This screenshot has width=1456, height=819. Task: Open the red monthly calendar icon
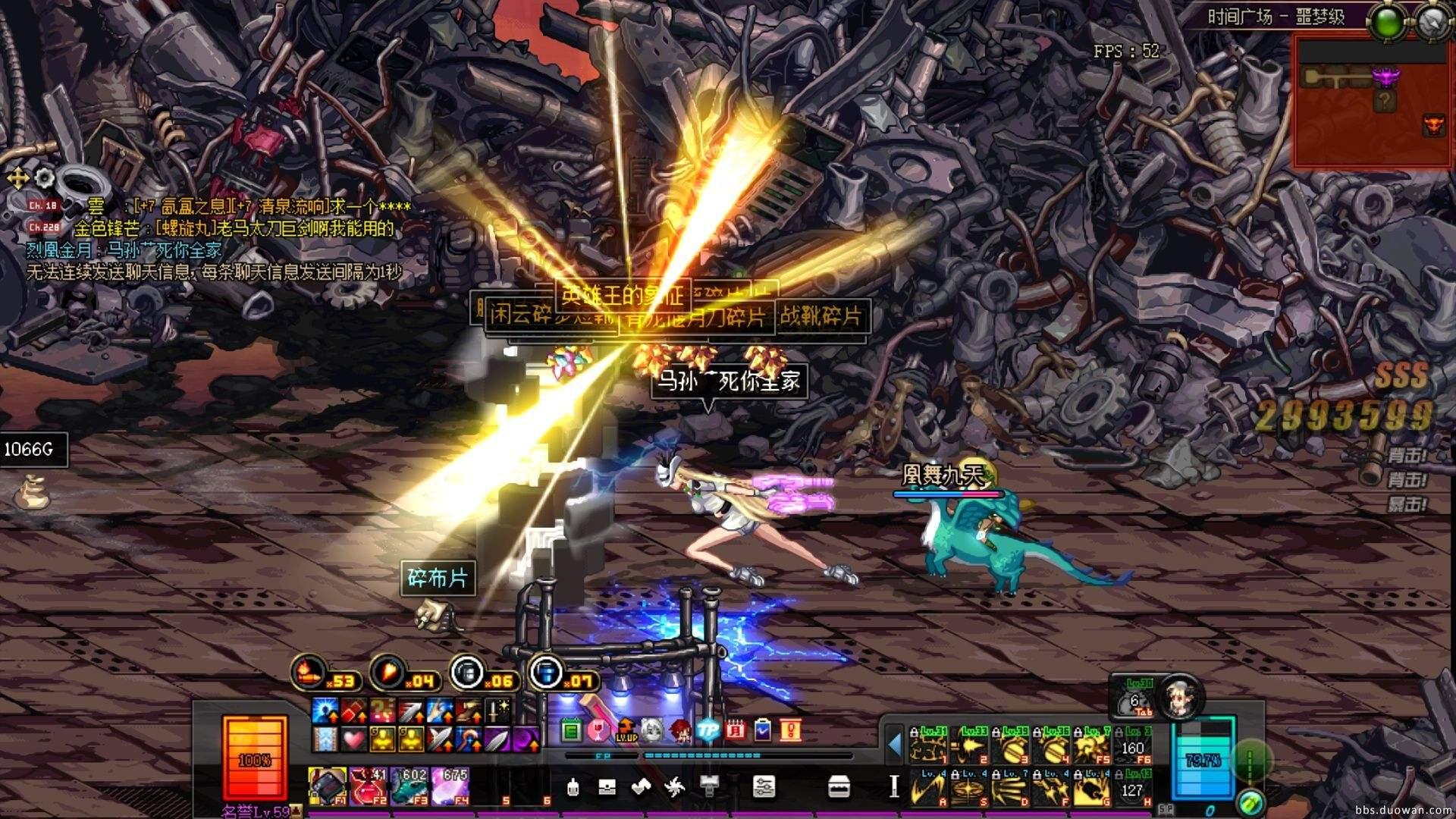click(x=735, y=730)
